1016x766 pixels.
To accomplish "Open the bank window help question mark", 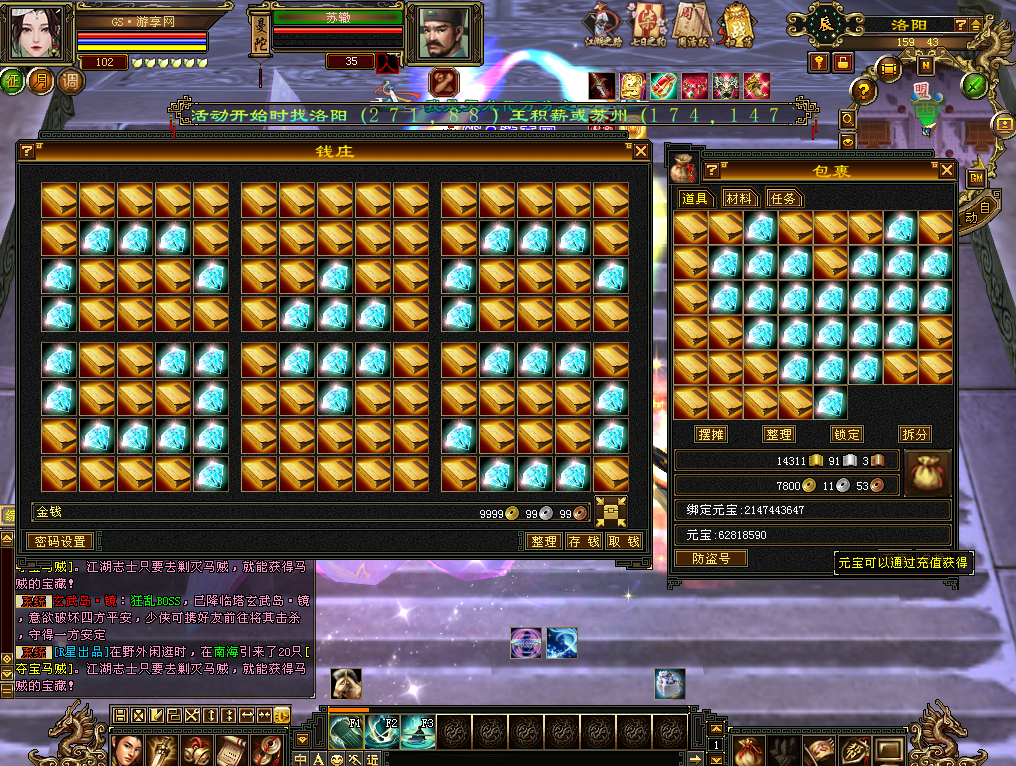I will coord(27,151).
